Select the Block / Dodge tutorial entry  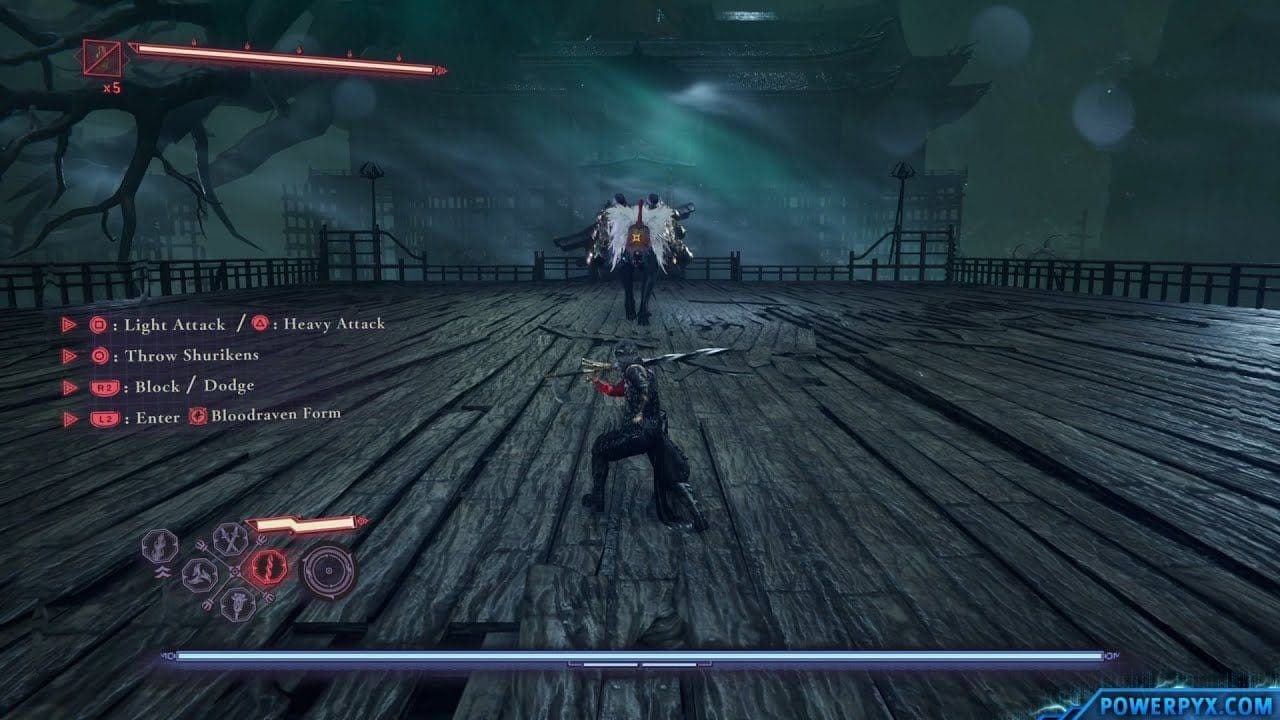tap(194, 385)
